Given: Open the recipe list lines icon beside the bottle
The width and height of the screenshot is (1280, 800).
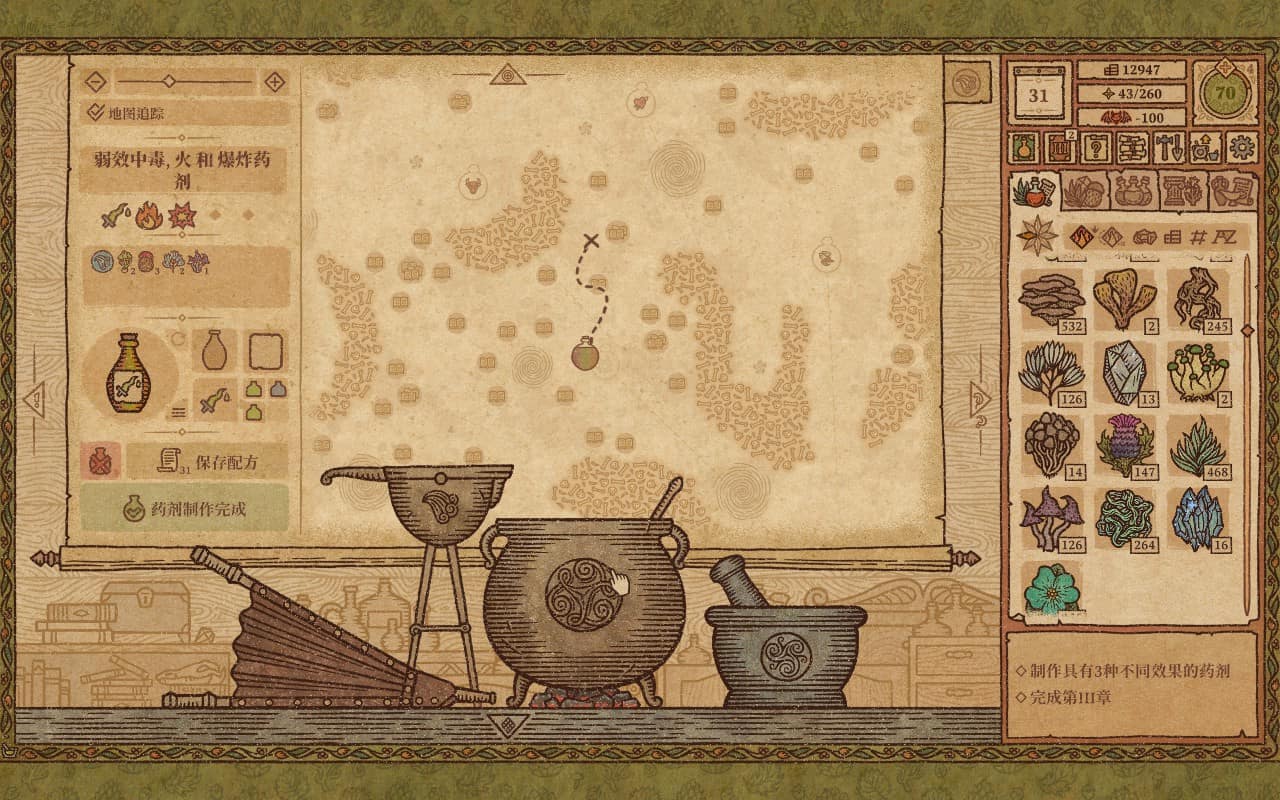Looking at the screenshot, I should pos(178,411).
